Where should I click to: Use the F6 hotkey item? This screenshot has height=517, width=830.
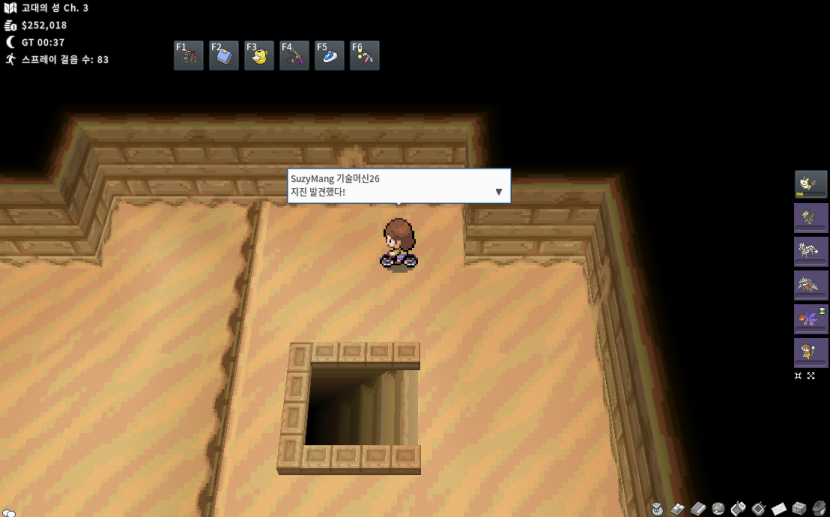point(364,56)
